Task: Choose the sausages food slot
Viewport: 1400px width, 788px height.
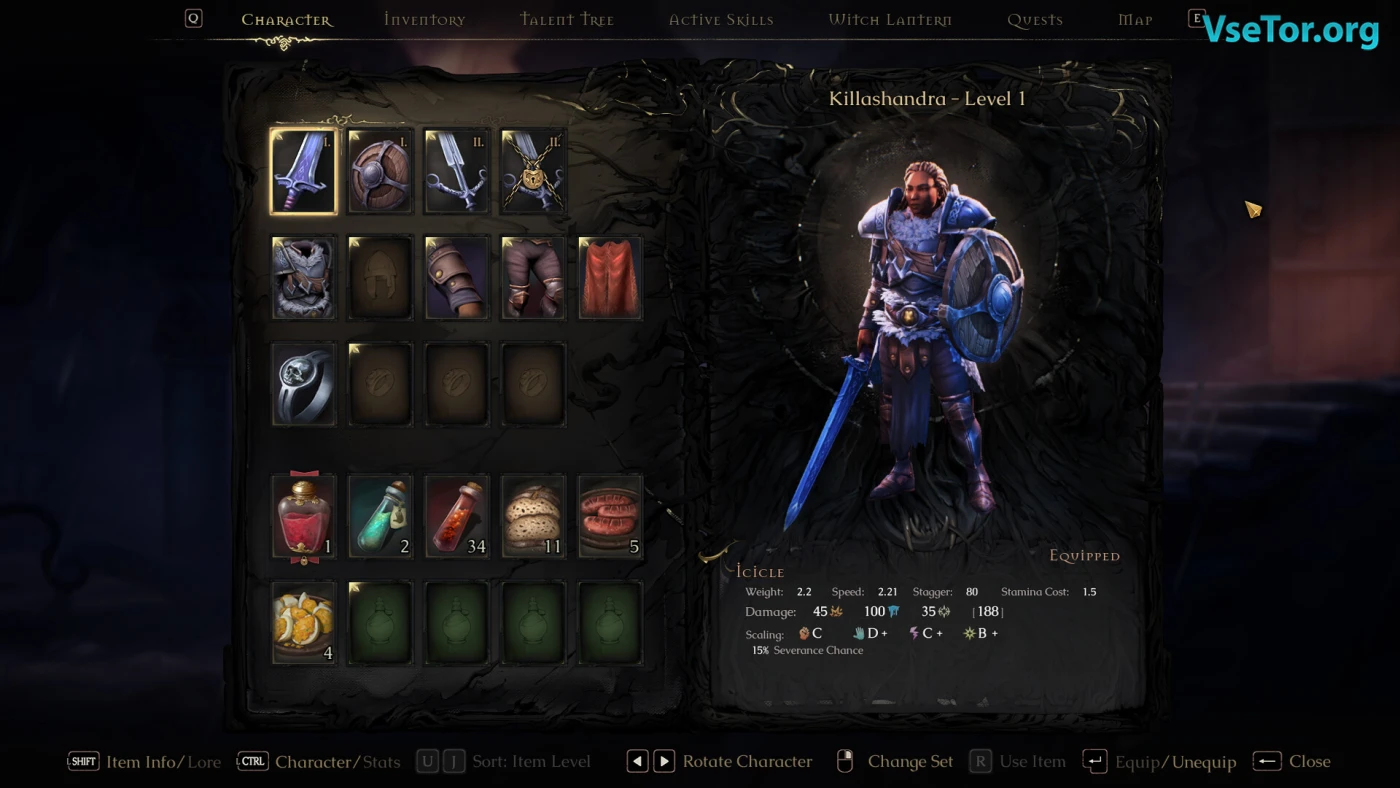Action: click(610, 516)
